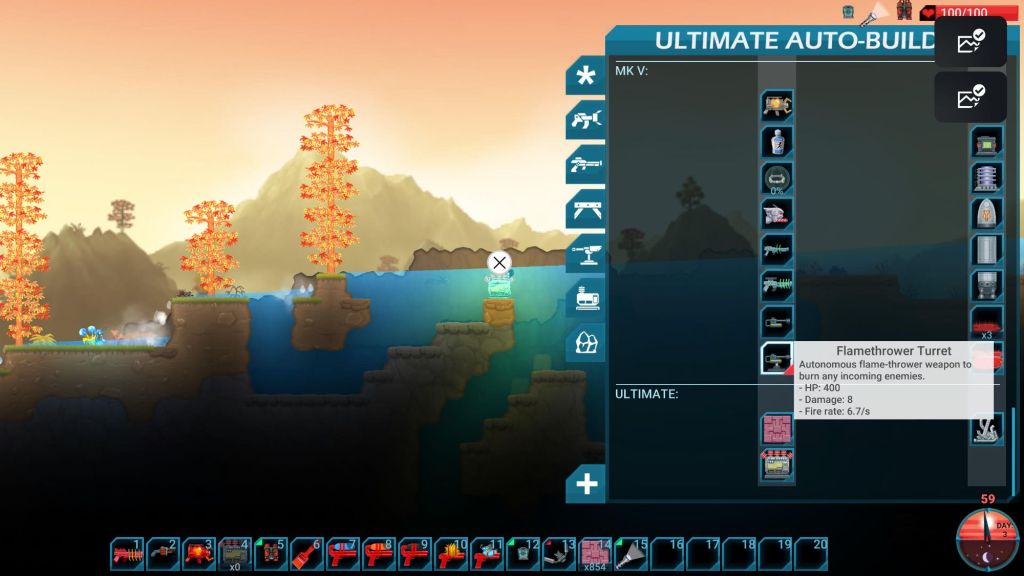Click the upper screenshot-saved overlay notification
The width and height of the screenshot is (1024, 576).
(x=970, y=42)
